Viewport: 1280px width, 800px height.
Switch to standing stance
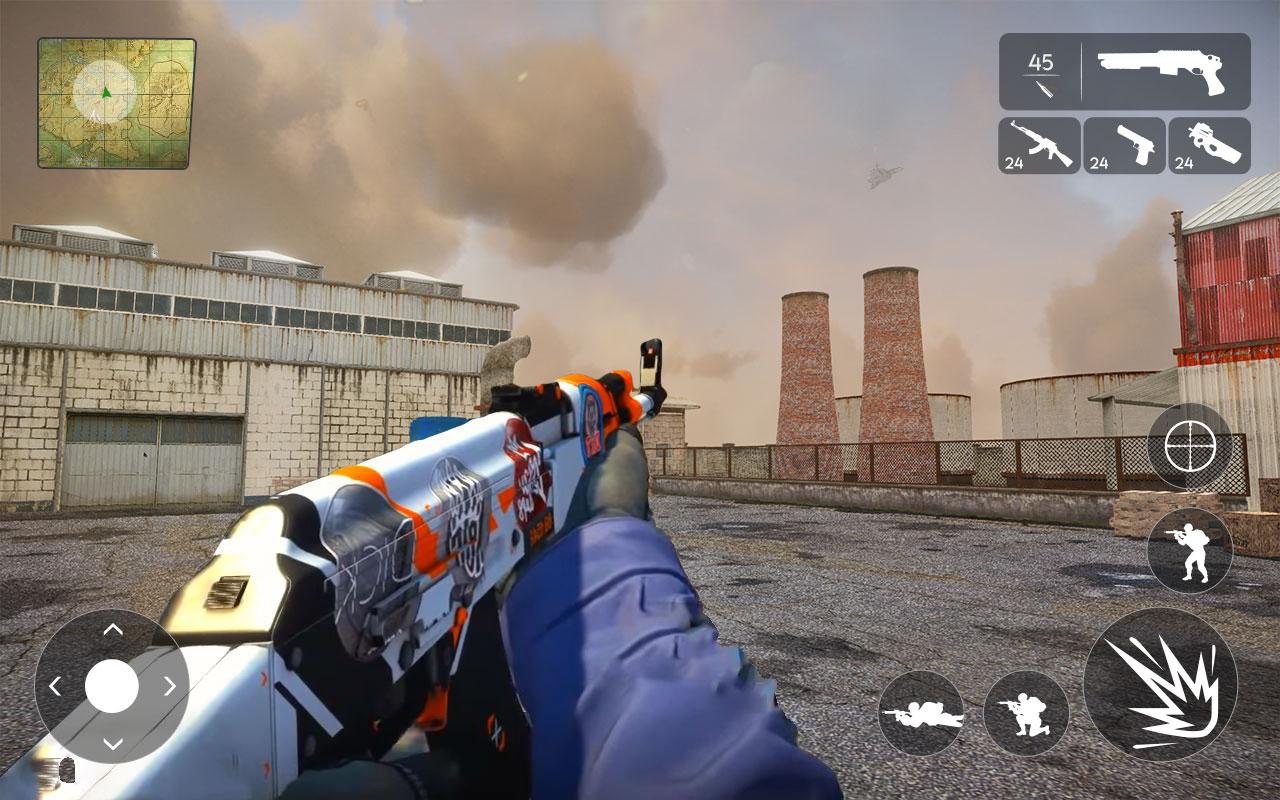coord(1190,551)
